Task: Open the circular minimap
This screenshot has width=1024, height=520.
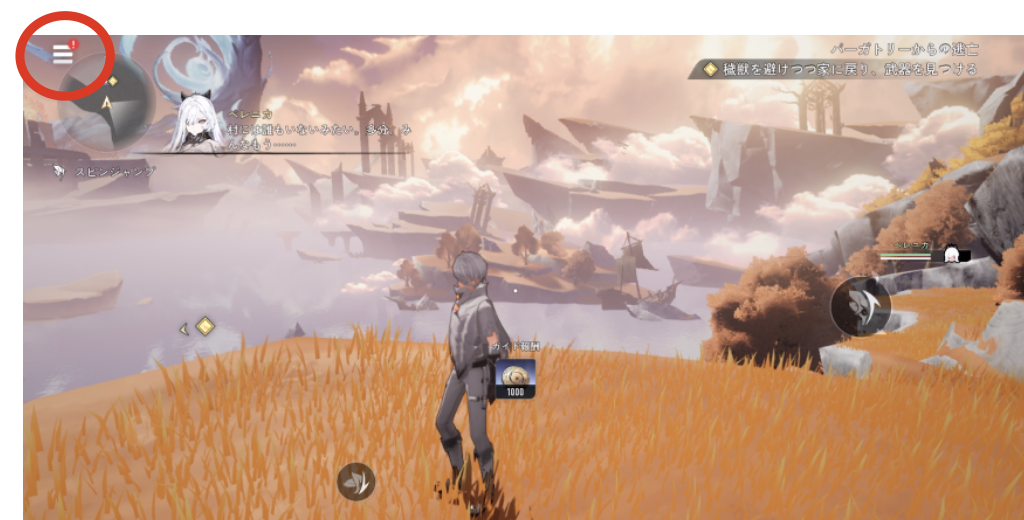Action: [106, 100]
